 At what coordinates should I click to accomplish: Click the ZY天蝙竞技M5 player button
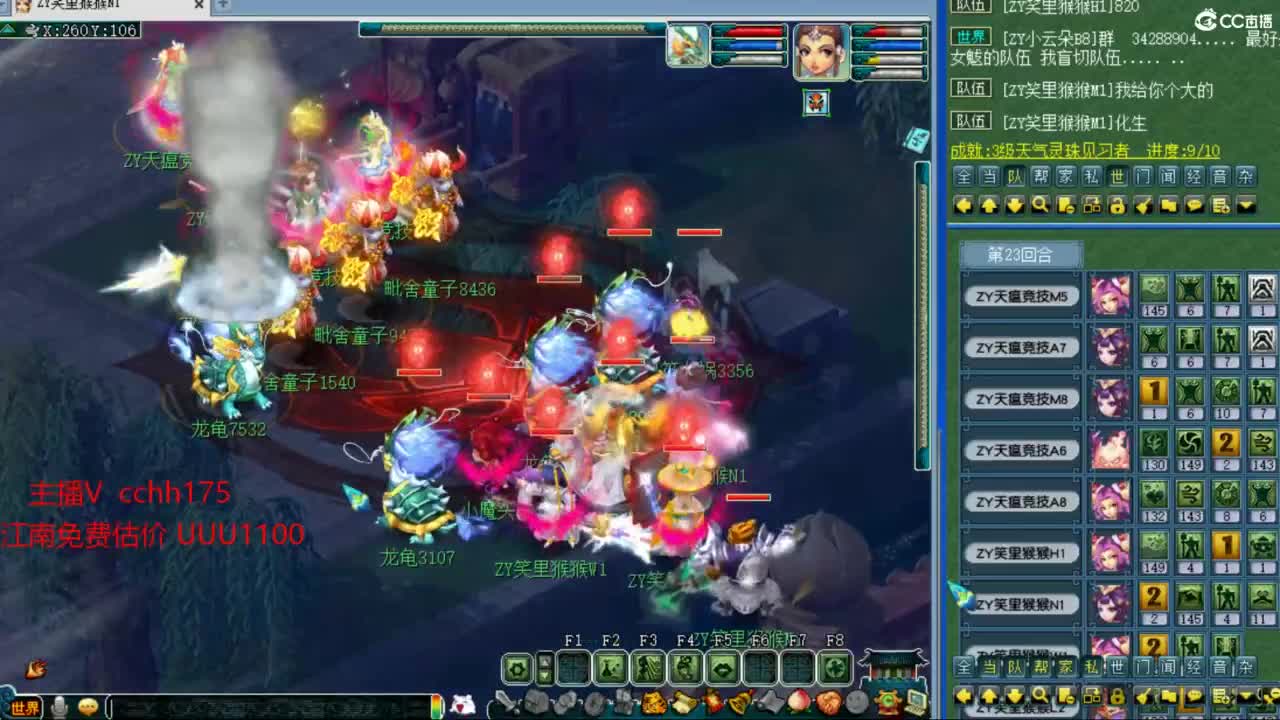1020,296
